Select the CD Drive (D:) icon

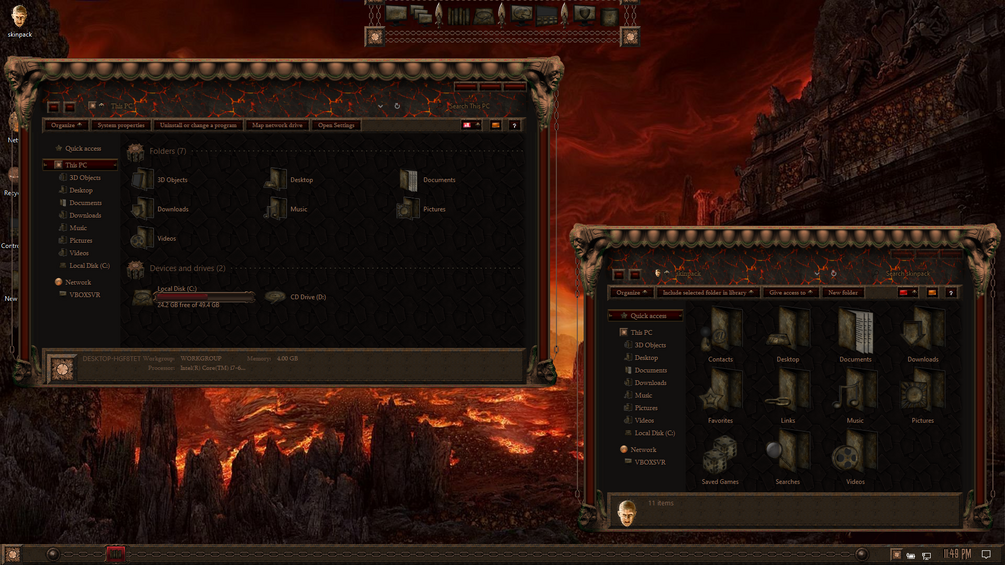pyautogui.click(x=275, y=297)
